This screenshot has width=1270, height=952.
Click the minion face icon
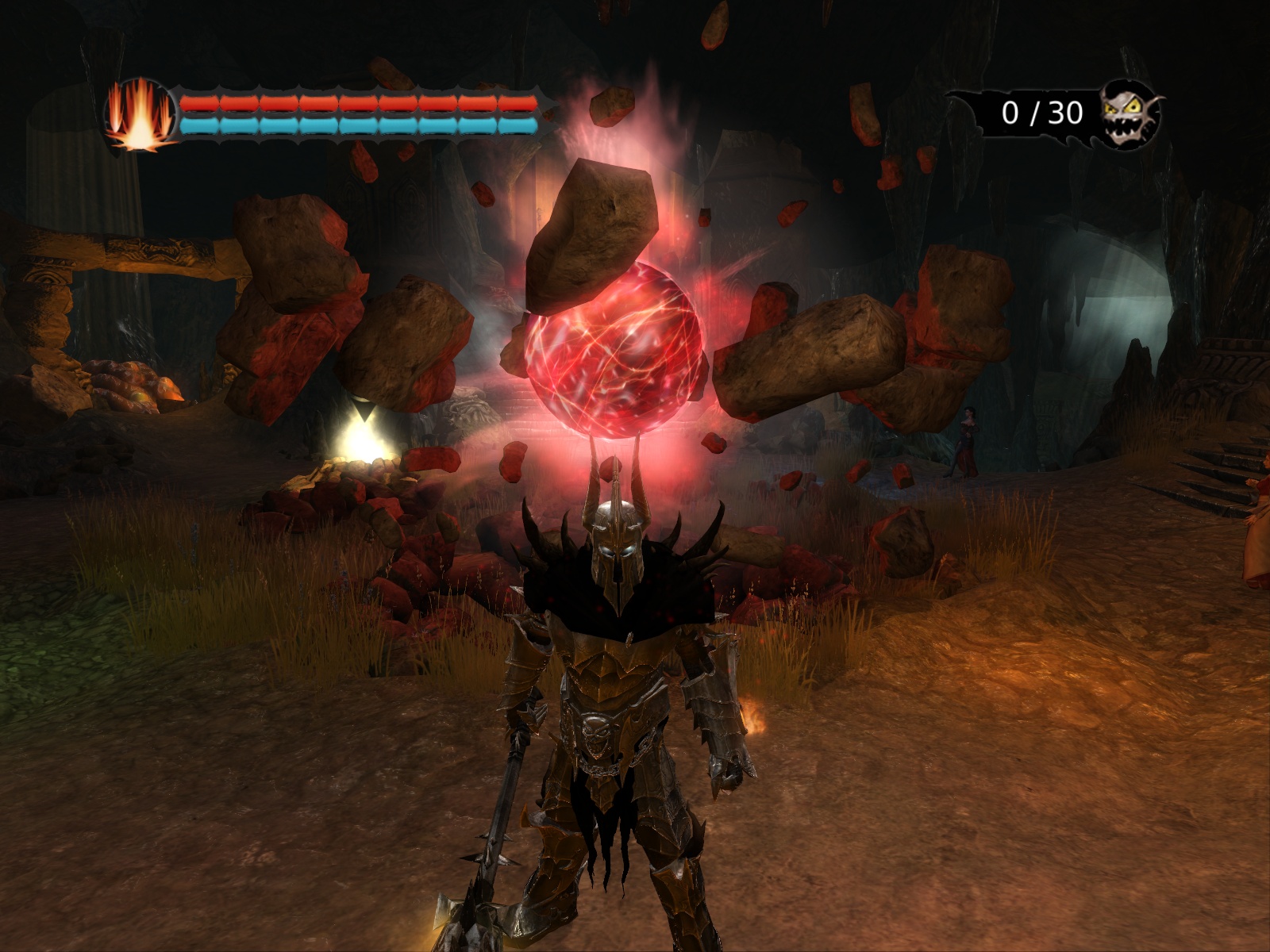point(1131,114)
